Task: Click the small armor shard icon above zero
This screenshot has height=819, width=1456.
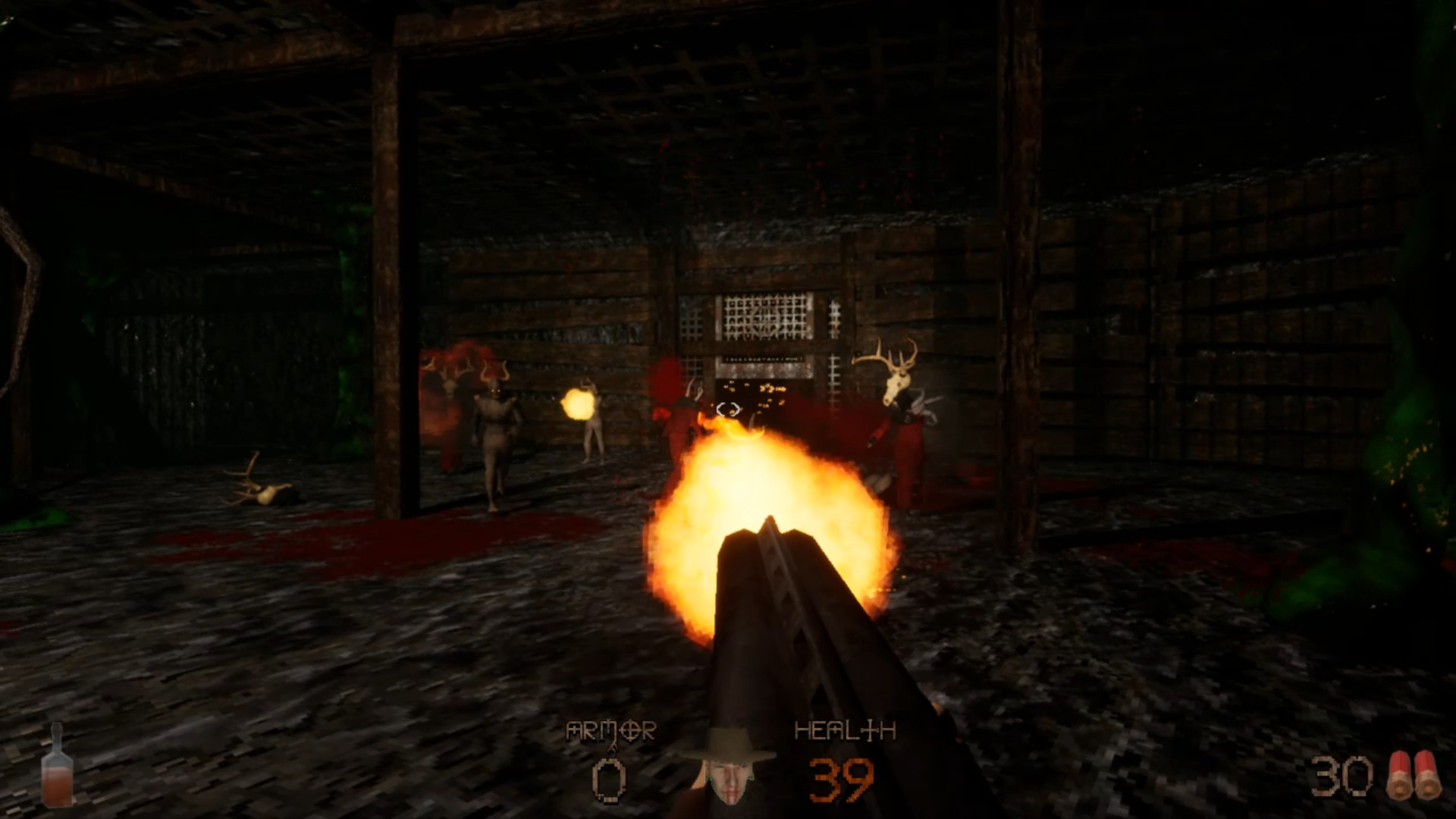Action: pos(613,748)
